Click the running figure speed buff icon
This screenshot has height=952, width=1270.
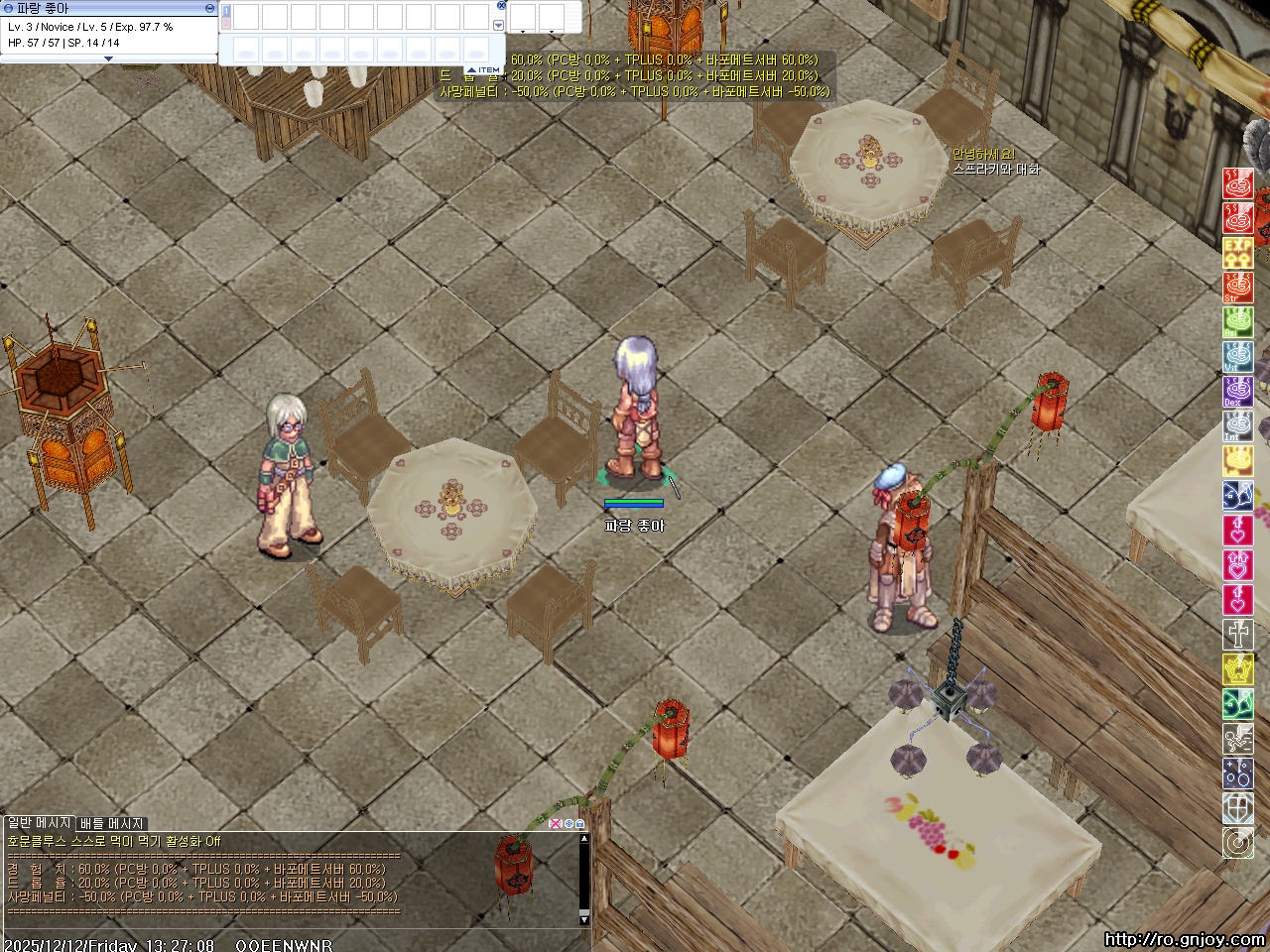point(1237,739)
